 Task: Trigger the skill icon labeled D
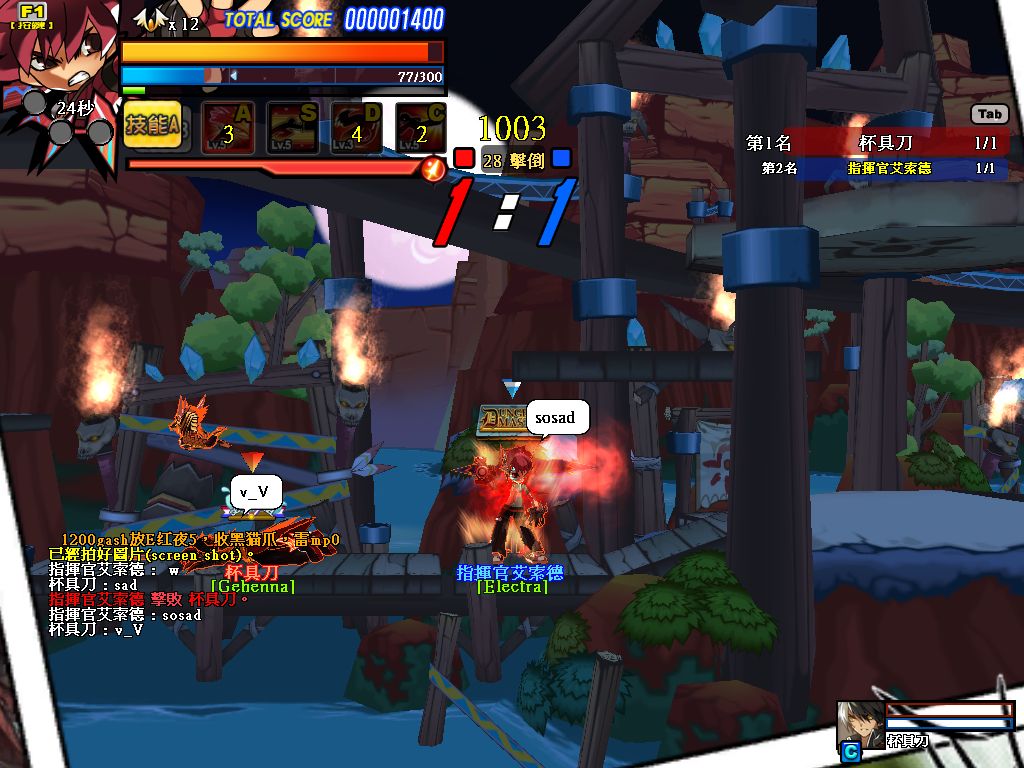[x=356, y=128]
